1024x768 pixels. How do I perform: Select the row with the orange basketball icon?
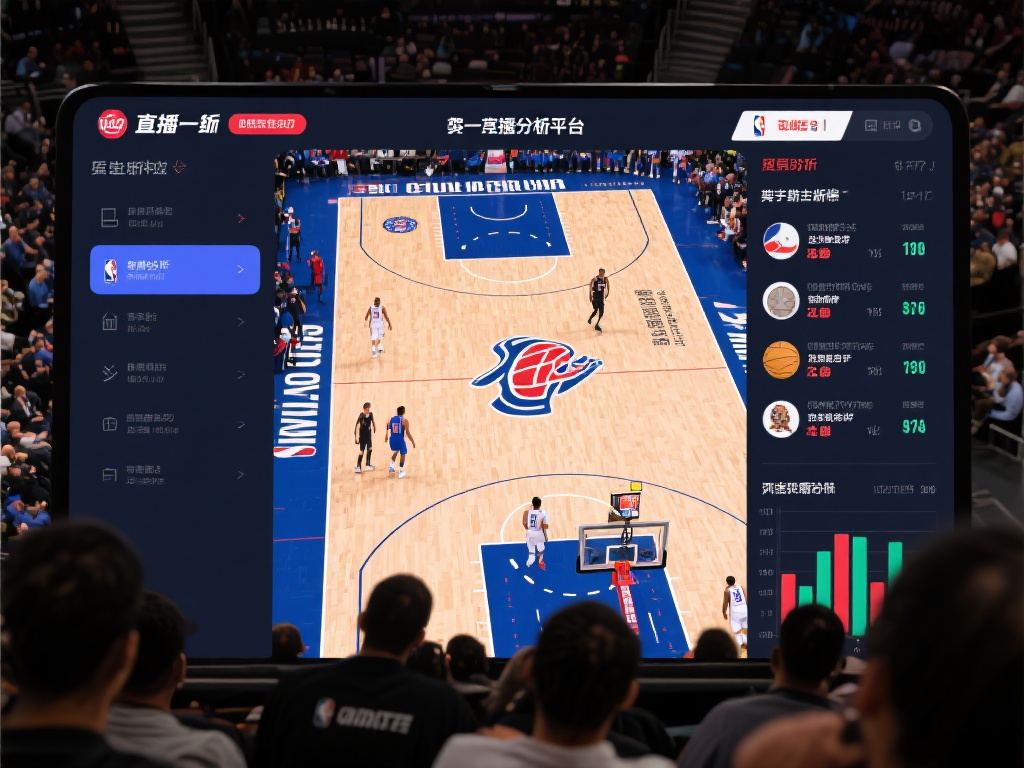845,360
